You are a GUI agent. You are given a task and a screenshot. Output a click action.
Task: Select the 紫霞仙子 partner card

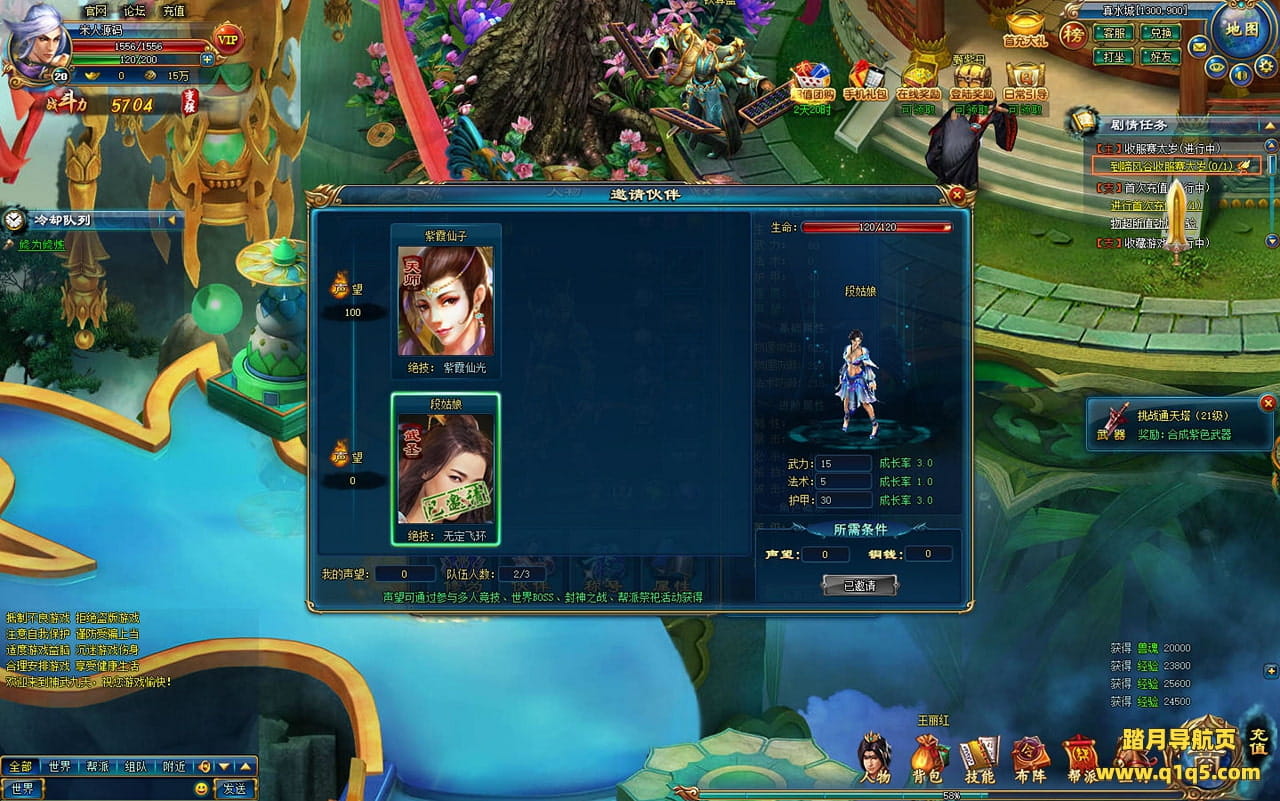(x=446, y=301)
